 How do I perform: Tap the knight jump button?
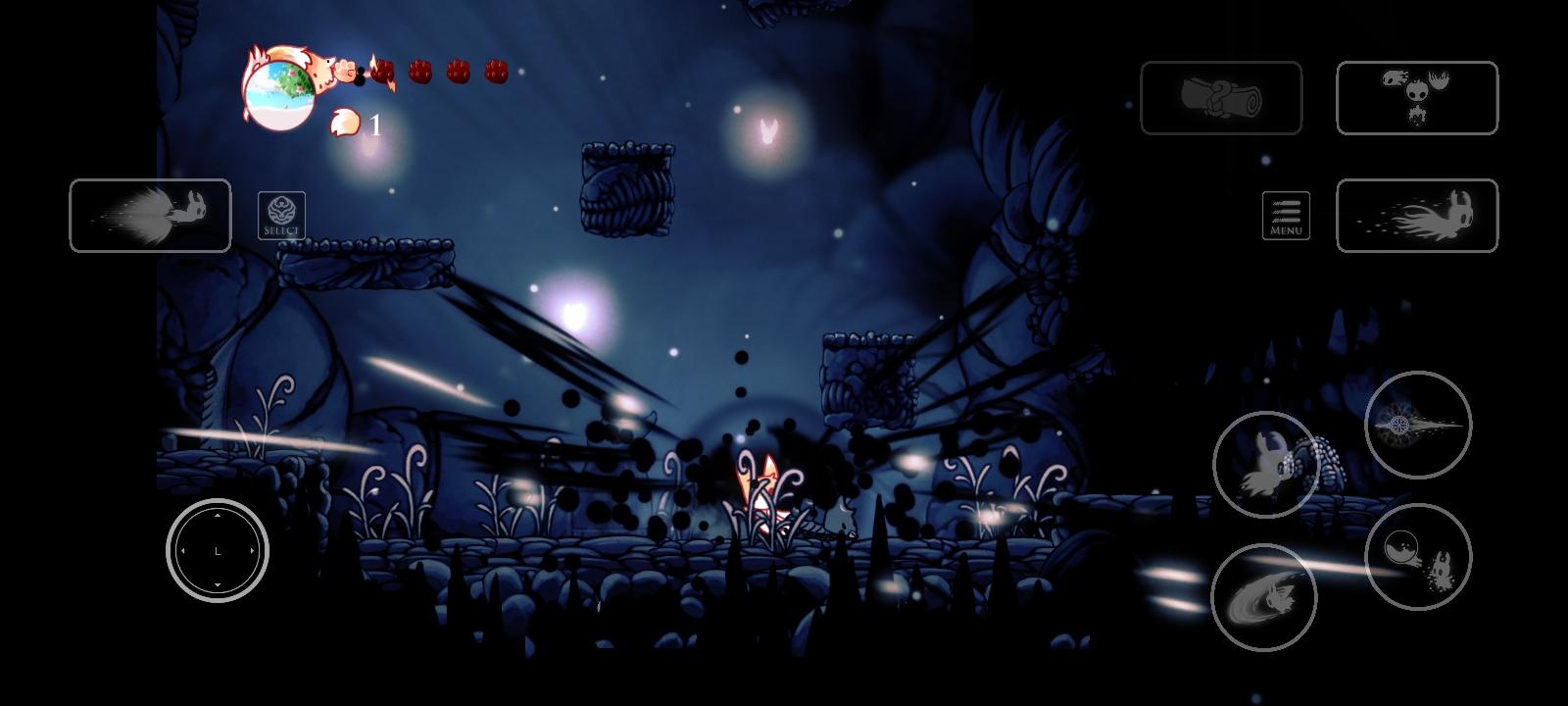pyautogui.click(x=1265, y=465)
